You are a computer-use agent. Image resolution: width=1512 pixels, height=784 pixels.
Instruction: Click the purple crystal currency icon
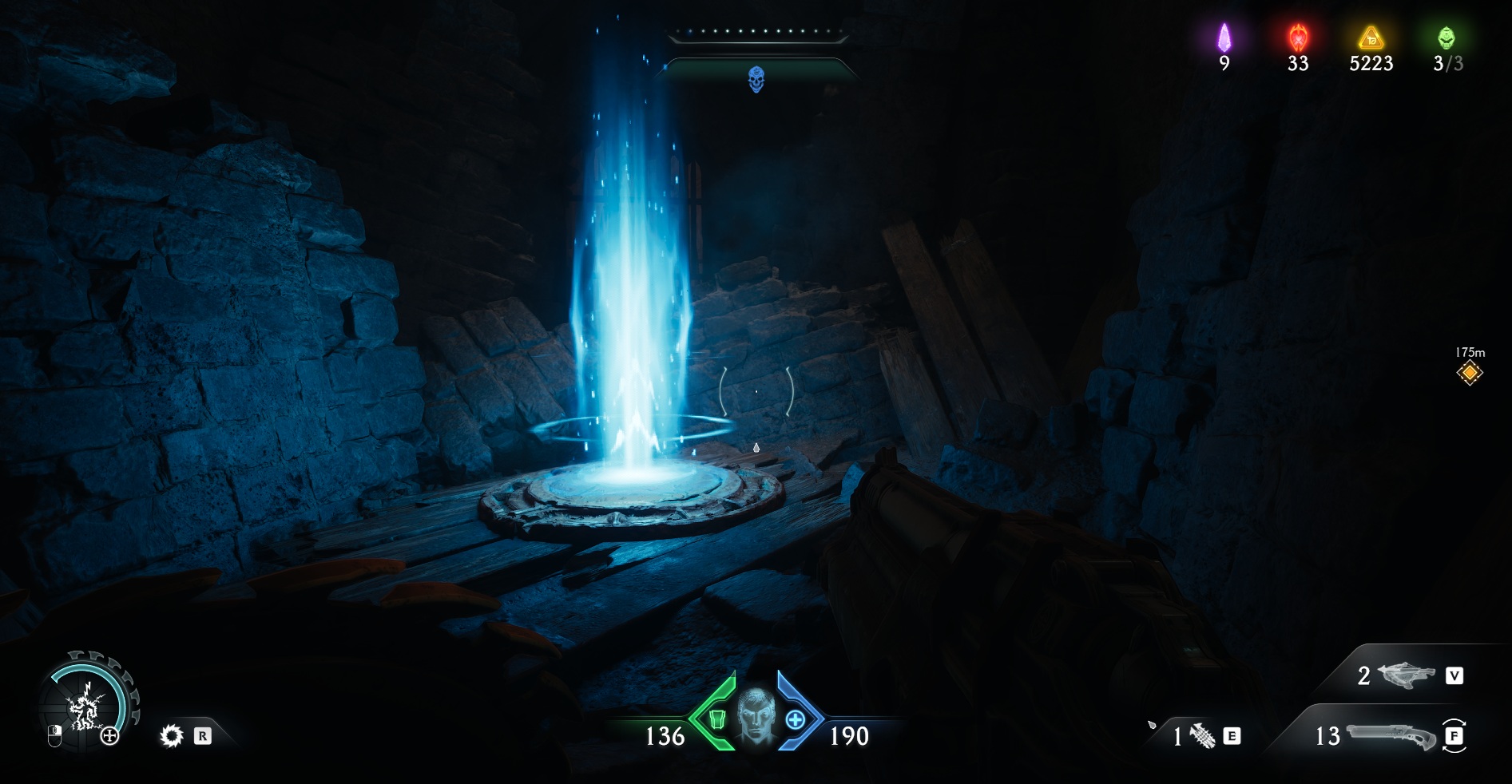(1224, 38)
